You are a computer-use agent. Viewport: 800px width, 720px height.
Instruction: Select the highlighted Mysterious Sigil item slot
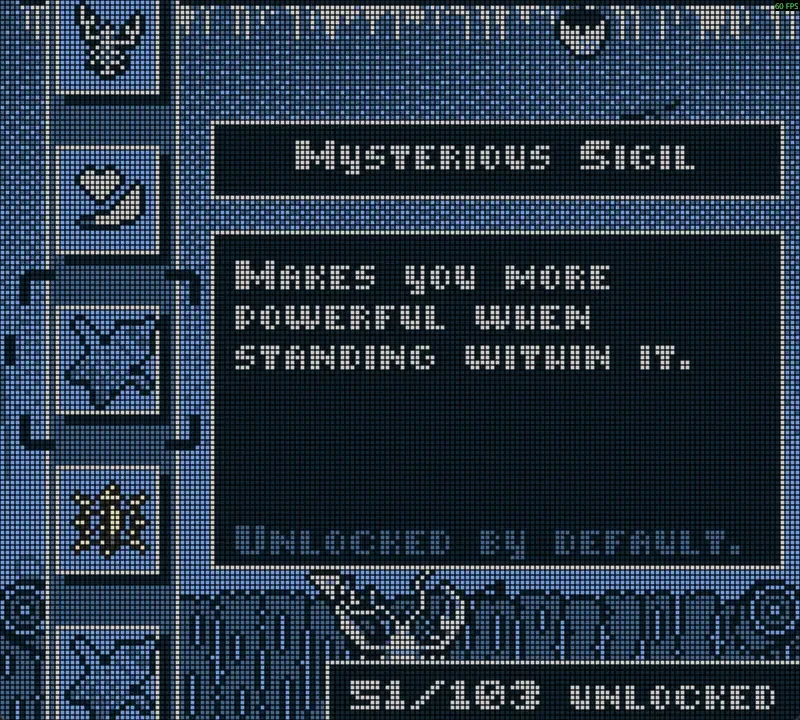click(x=109, y=358)
